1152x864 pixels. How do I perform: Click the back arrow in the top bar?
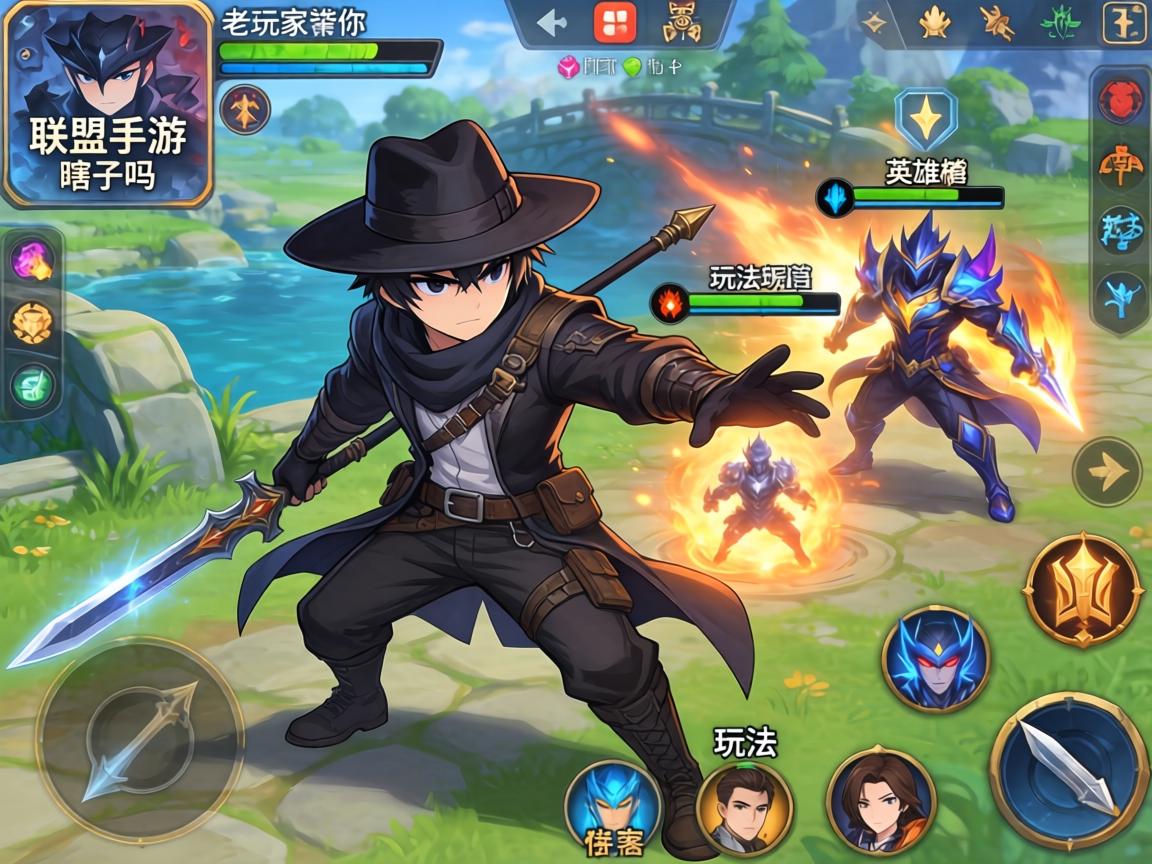tap(551, 23)
